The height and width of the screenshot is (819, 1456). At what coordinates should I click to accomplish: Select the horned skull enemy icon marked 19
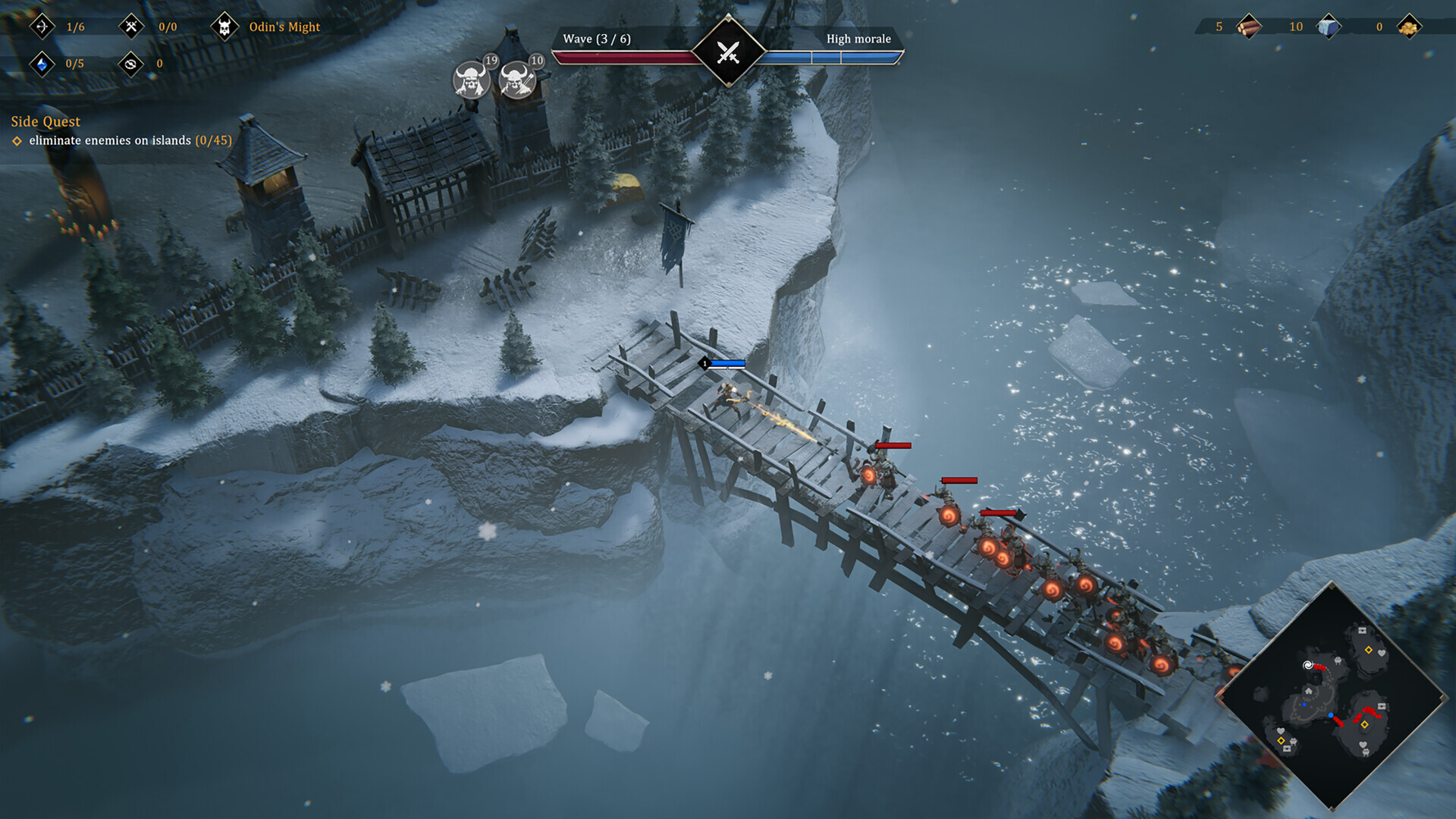471,79
